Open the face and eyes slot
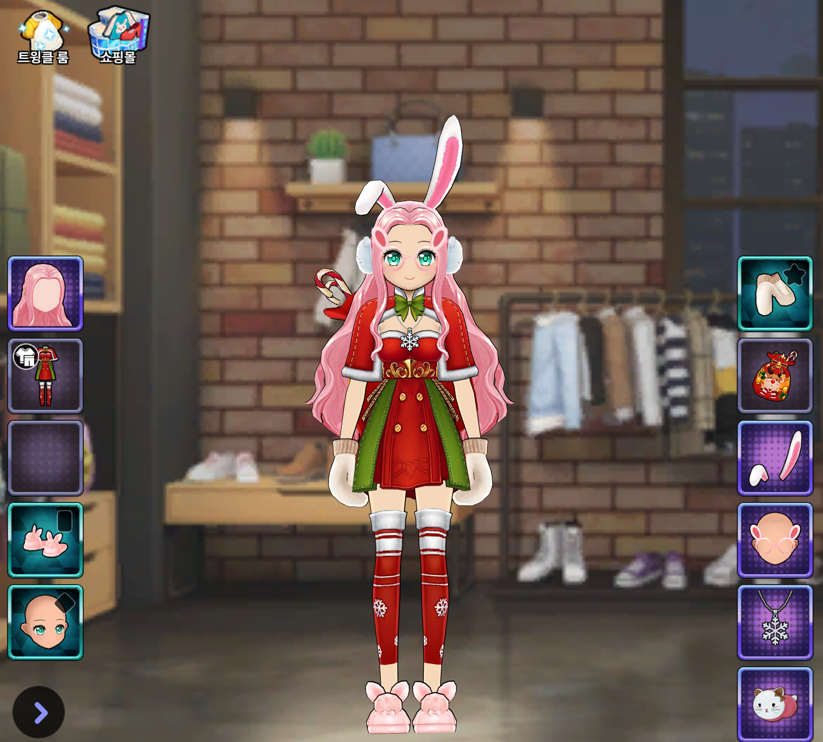The image size is (823, 742). click(x=45, y=621)
